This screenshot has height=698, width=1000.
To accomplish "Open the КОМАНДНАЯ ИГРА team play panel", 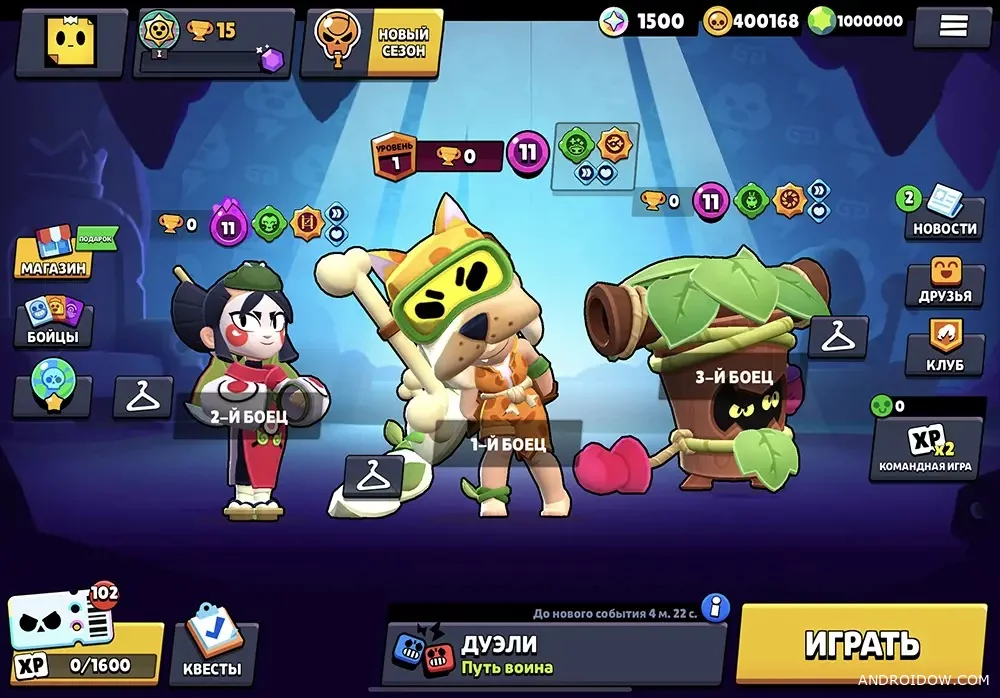I will [x=925, y=447].
